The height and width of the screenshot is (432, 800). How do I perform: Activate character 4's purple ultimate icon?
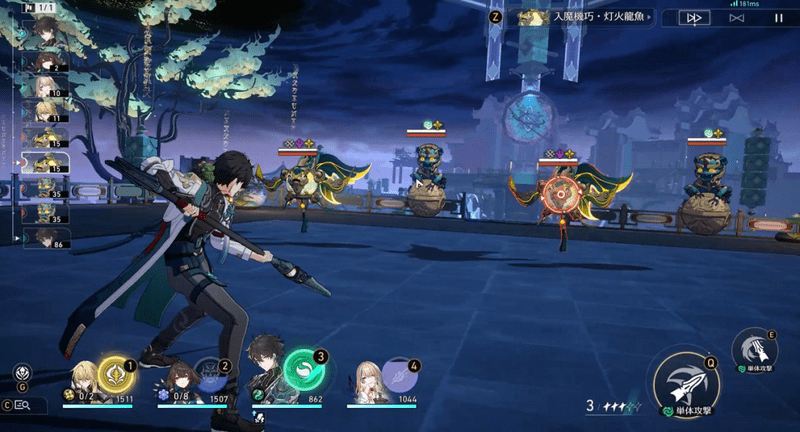coord(400,377)
